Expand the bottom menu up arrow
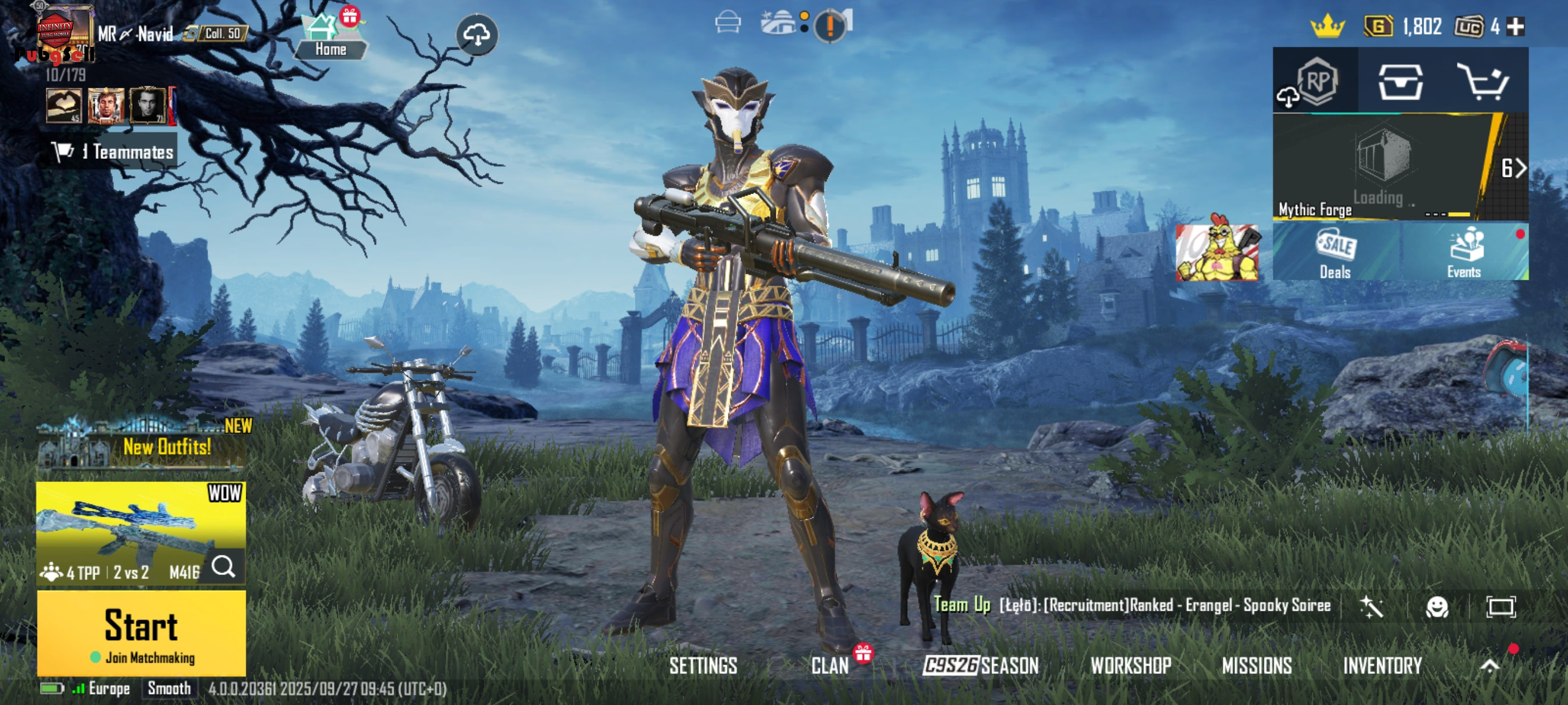1568x705 pixels. (x=1489, y=666)
